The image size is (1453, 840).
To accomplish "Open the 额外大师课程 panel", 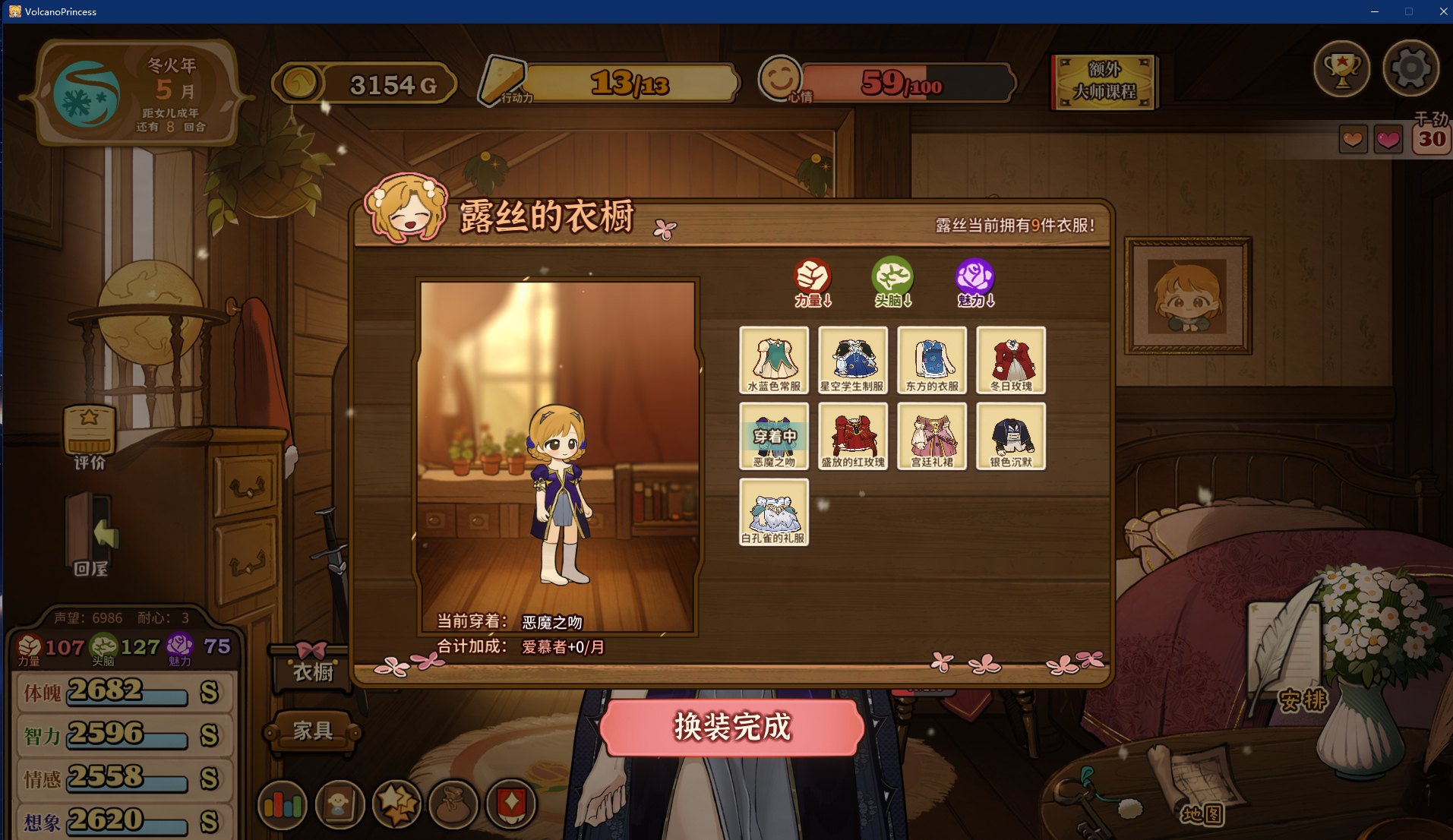I will 1104,81.
